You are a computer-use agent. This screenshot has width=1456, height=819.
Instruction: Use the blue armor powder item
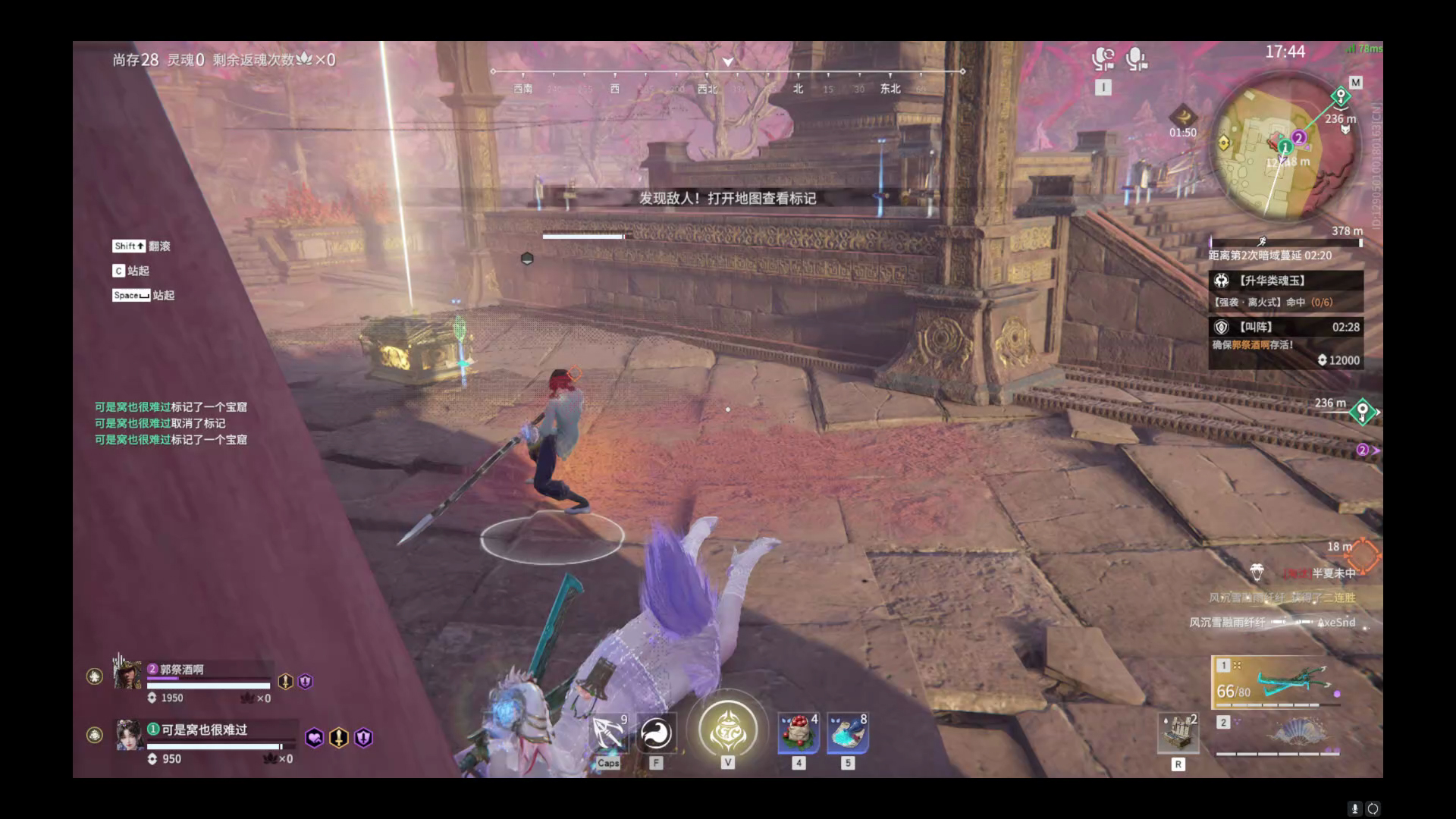click(847, 733)
